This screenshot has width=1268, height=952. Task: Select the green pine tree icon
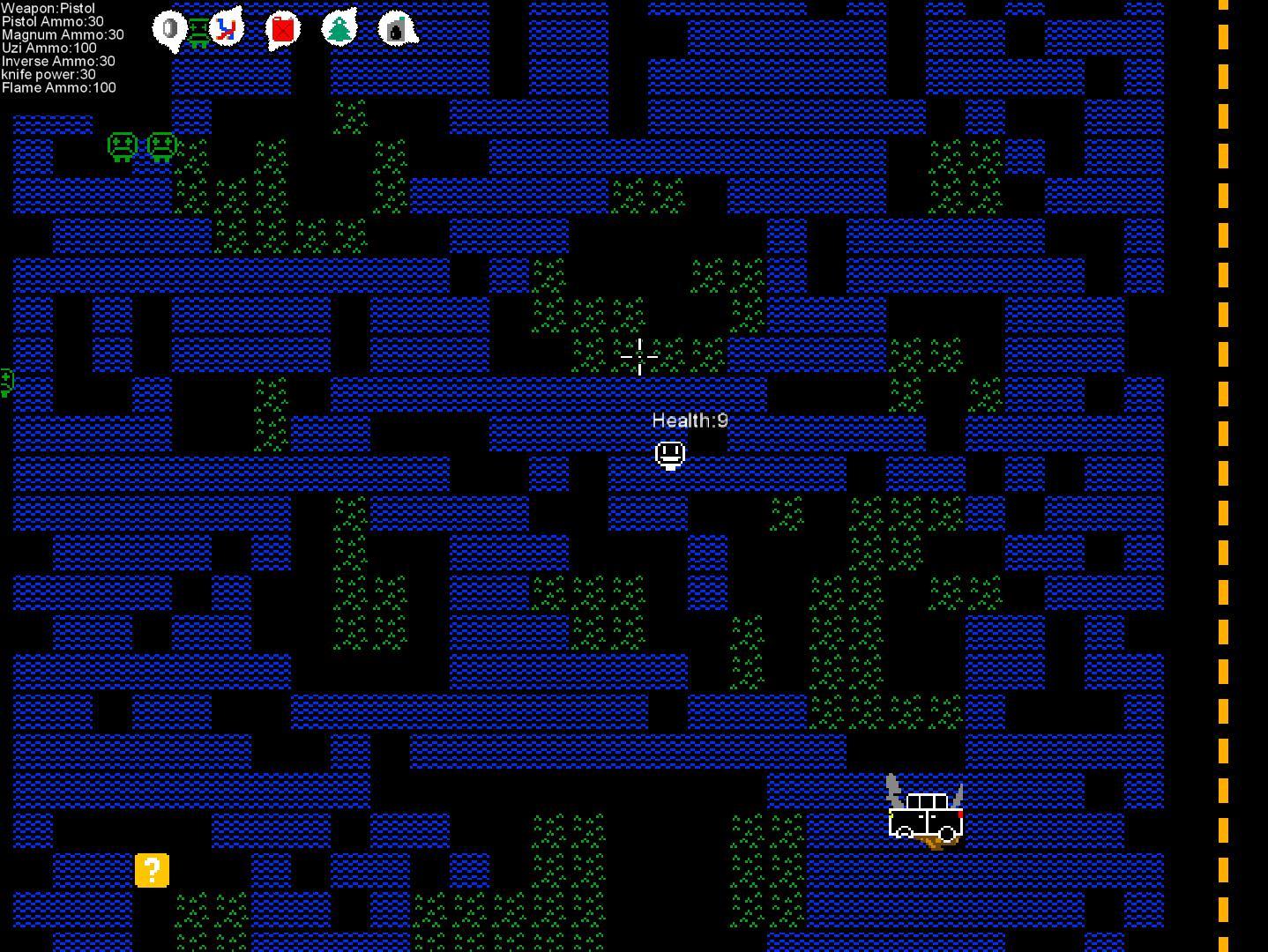click(339, 26)
